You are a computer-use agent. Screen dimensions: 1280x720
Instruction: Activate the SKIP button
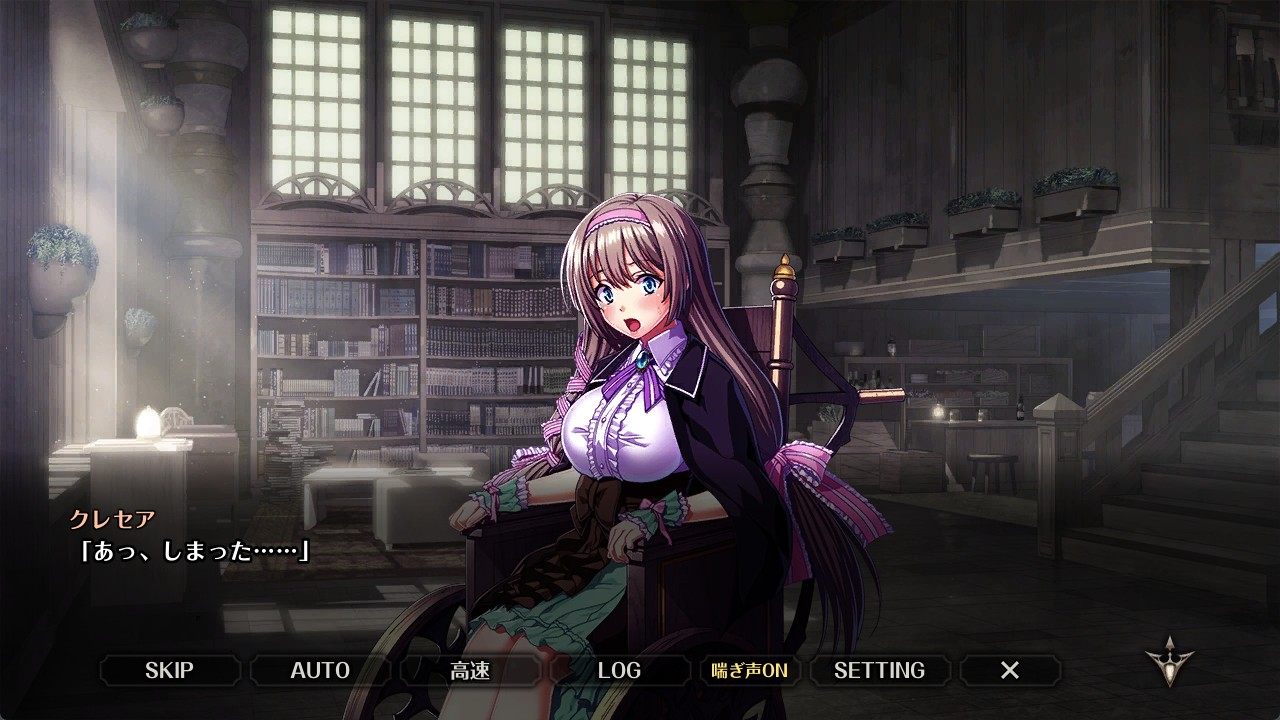(x=170, y=670)
